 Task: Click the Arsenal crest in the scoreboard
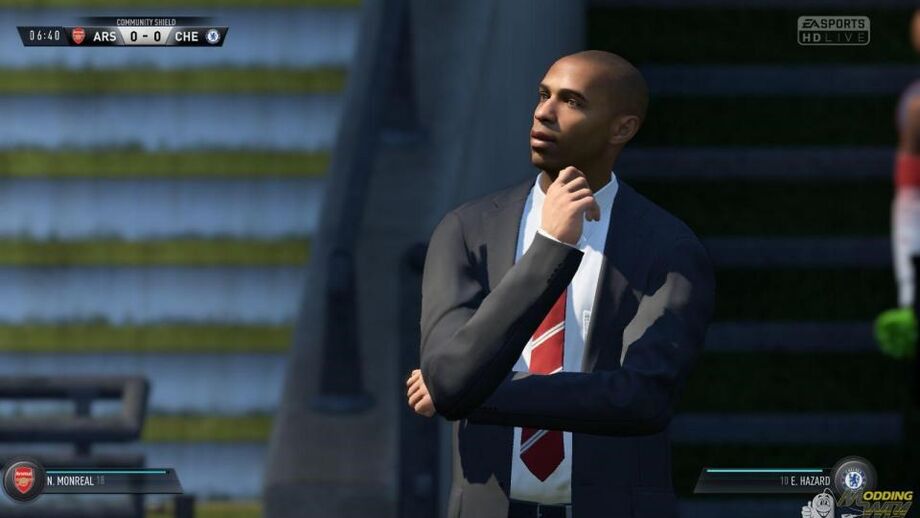78,36
